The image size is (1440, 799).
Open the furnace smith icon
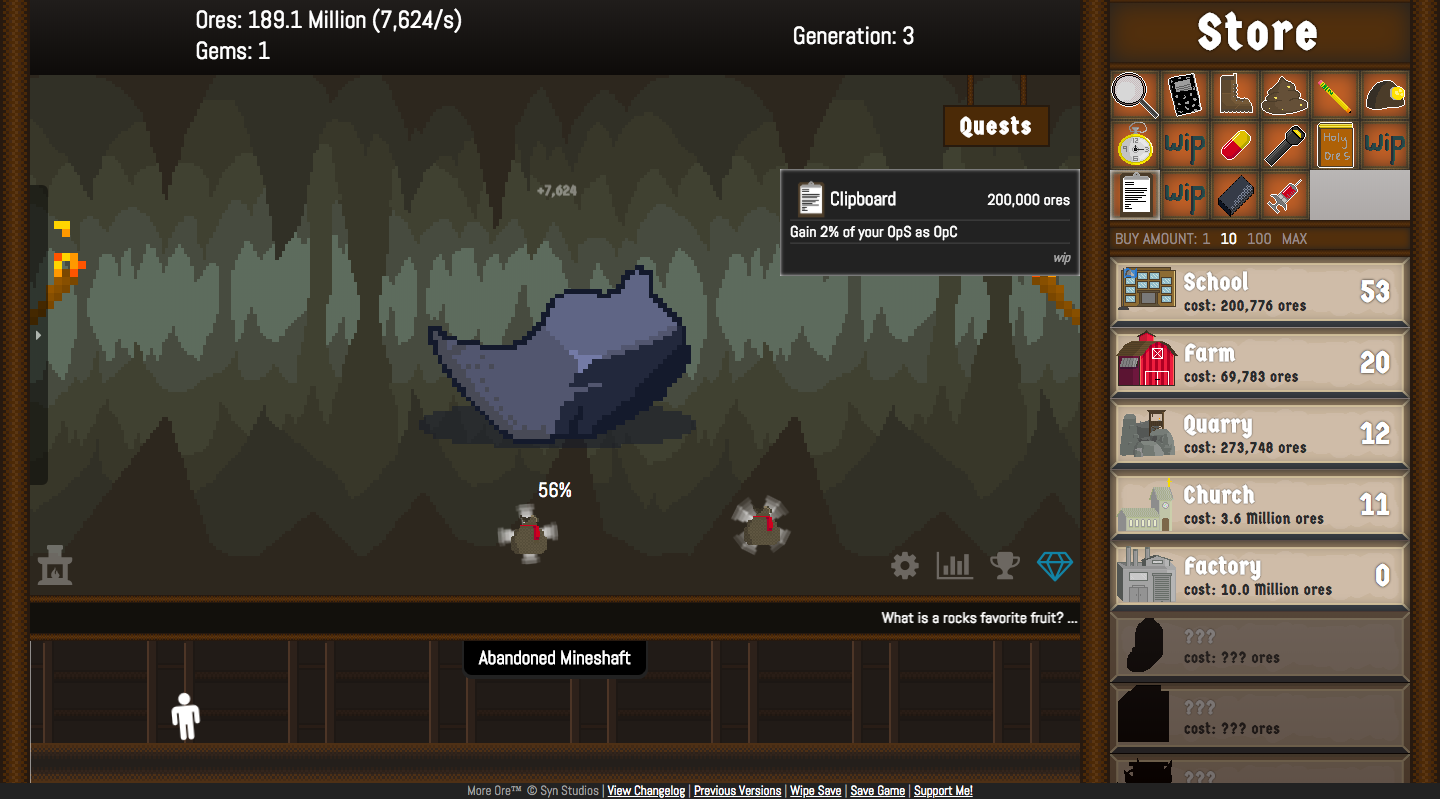tap(55, 566)
